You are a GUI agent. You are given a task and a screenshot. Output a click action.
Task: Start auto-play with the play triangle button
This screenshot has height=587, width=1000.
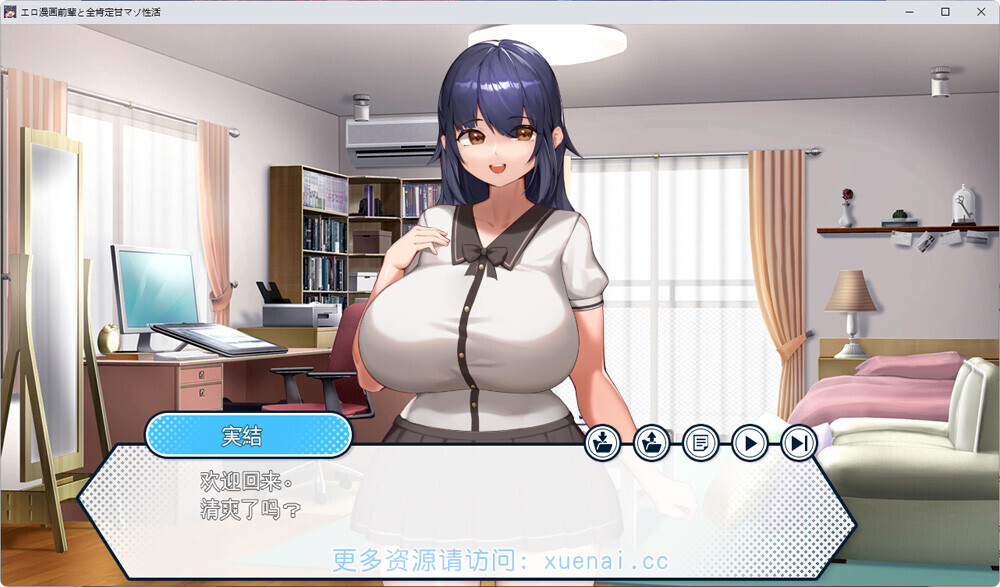tap(750, 442)
